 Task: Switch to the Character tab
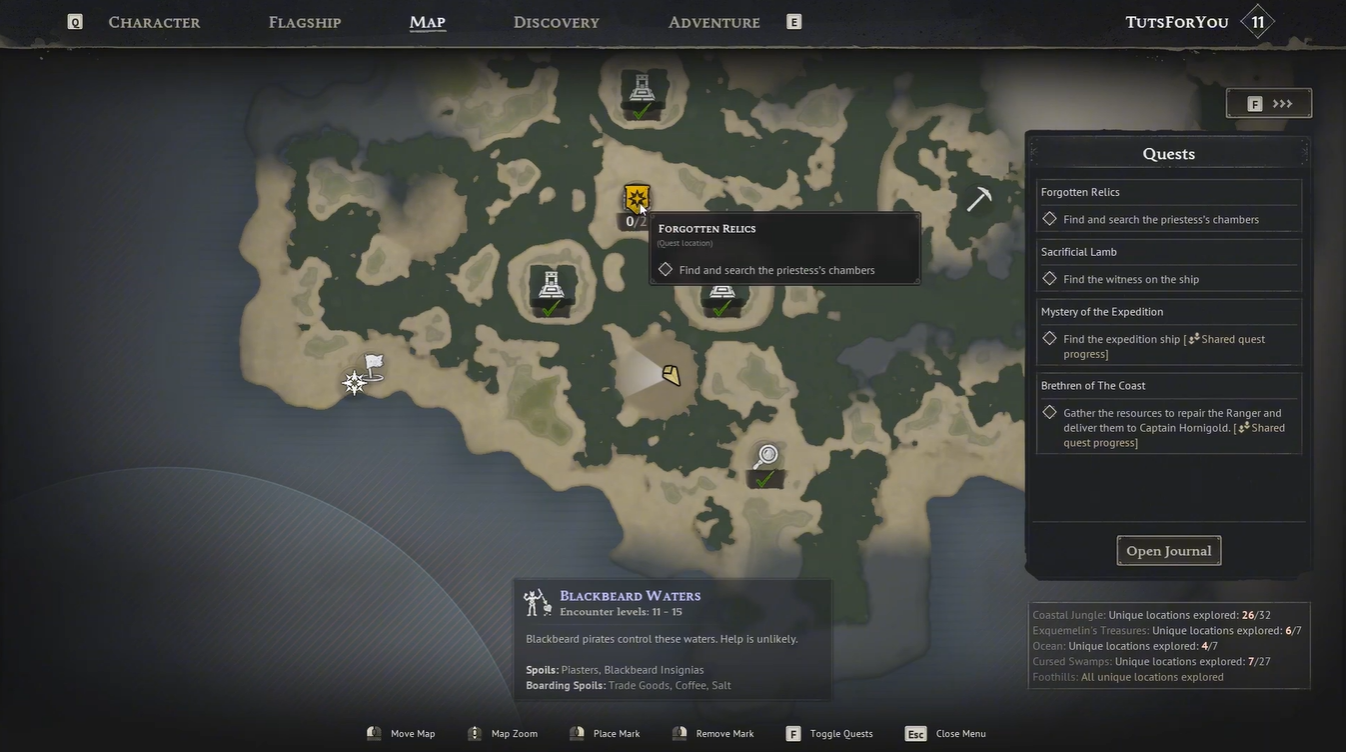154,22
